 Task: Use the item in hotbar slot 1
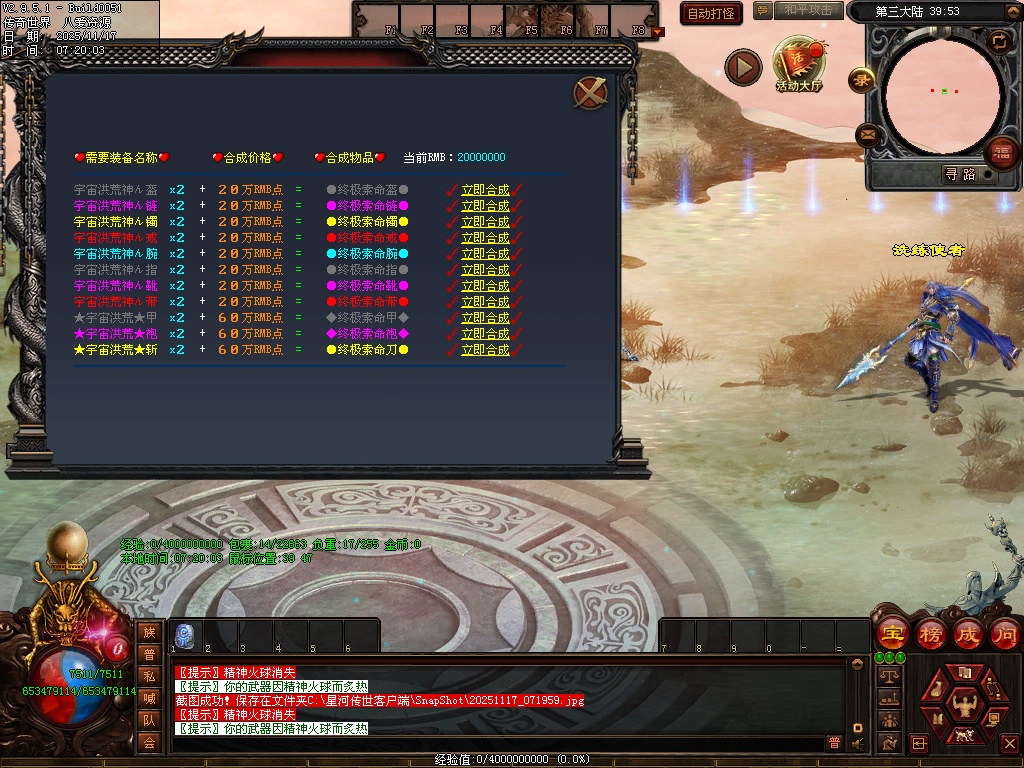pyautogui.click(x=185, y=635)
